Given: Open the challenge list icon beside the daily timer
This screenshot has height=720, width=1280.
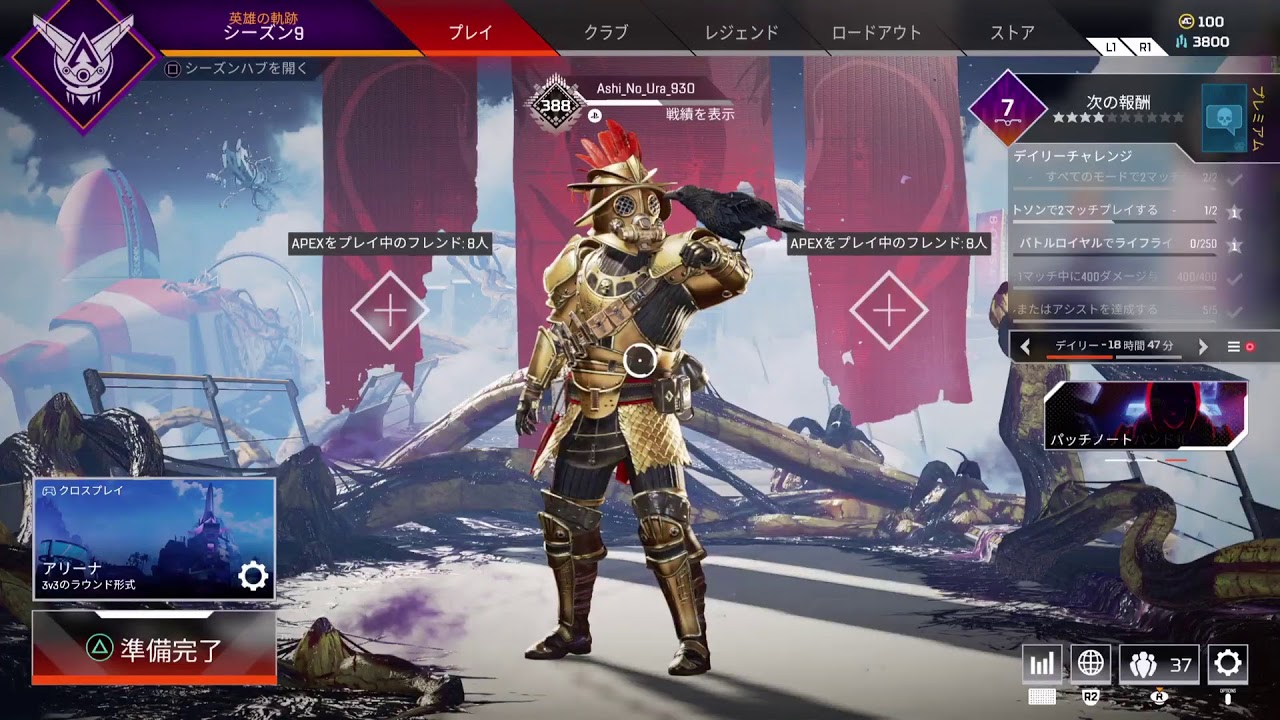Looking at the screenshot, I should pos(1234,347).
